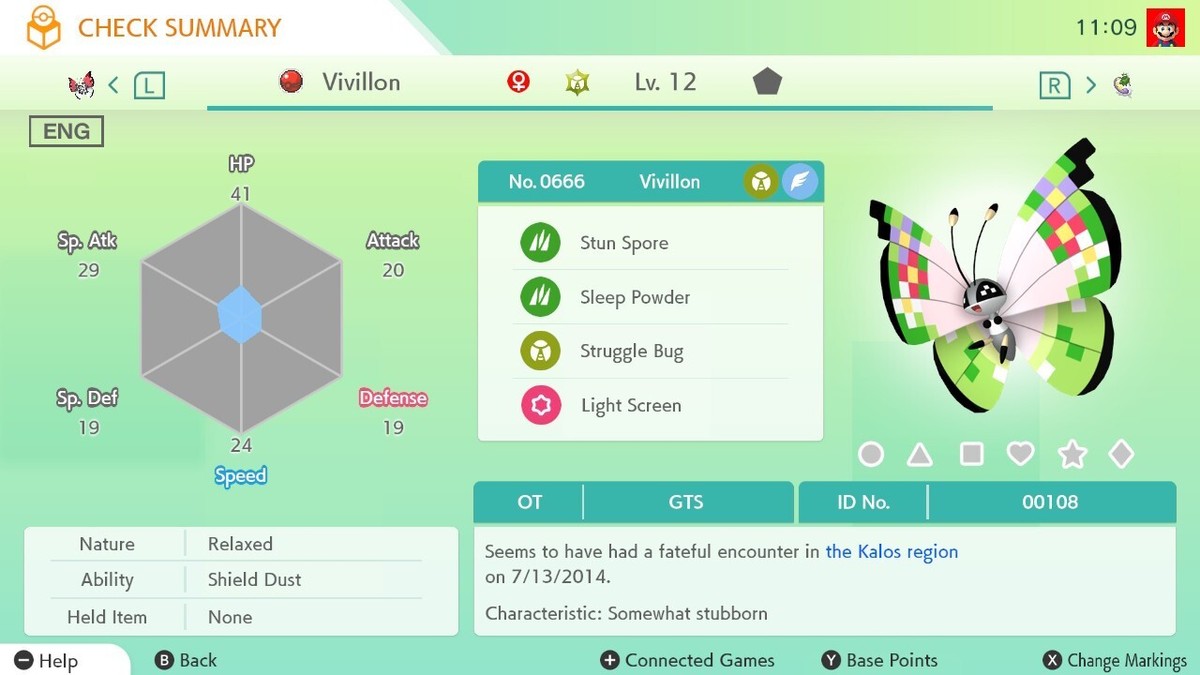Select the Struggle Bug move
Screen dimensions: 1200x675
(x=631, y=351)
